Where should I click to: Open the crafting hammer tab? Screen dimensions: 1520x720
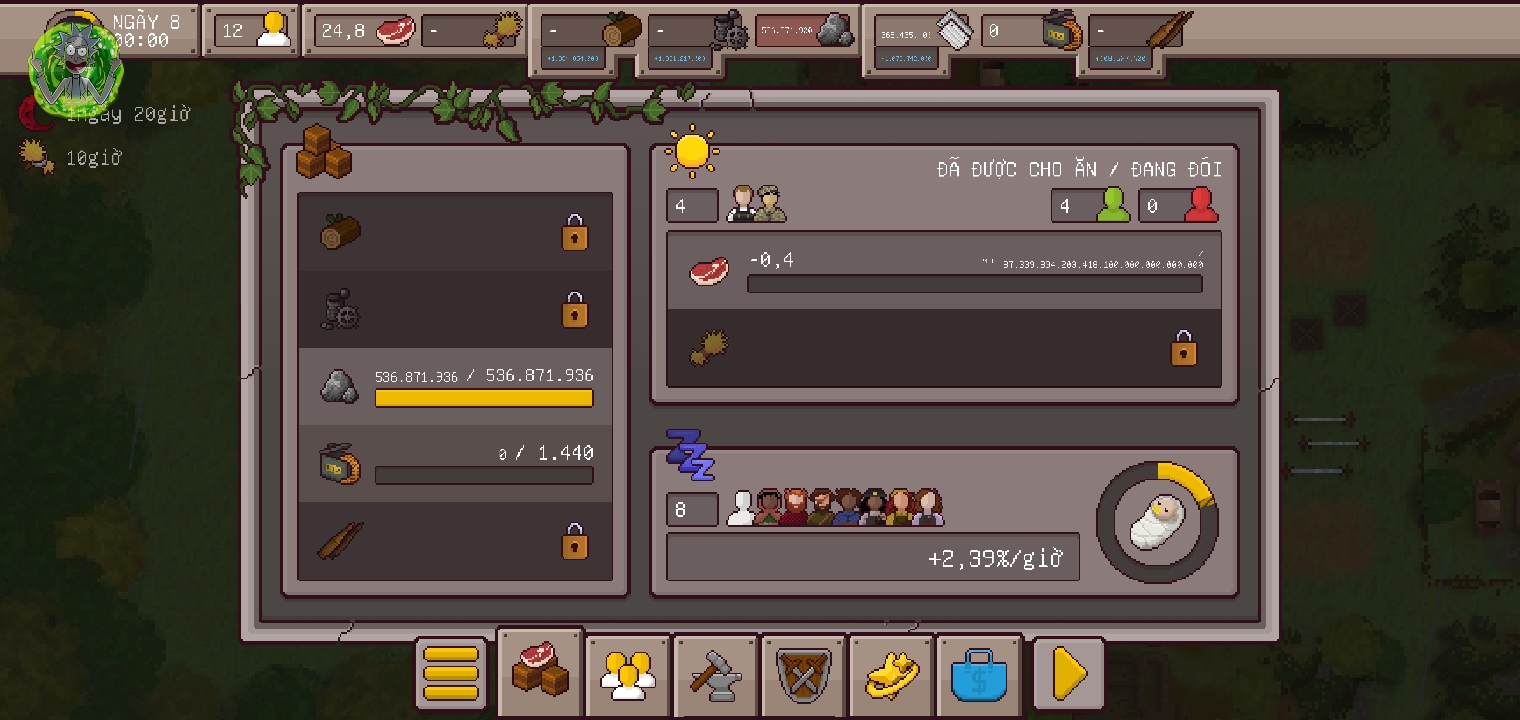pos(715,675)
